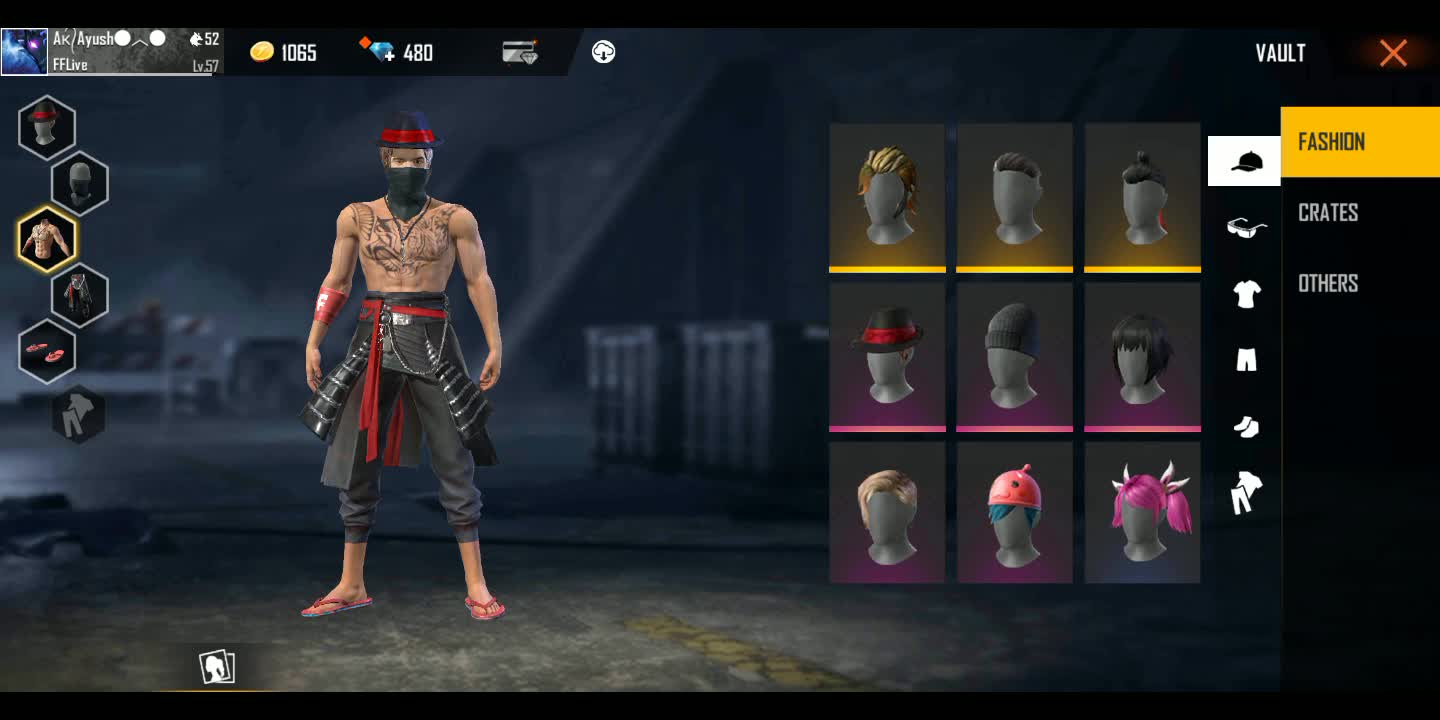Select the black bob hair item

(1142, 356)
